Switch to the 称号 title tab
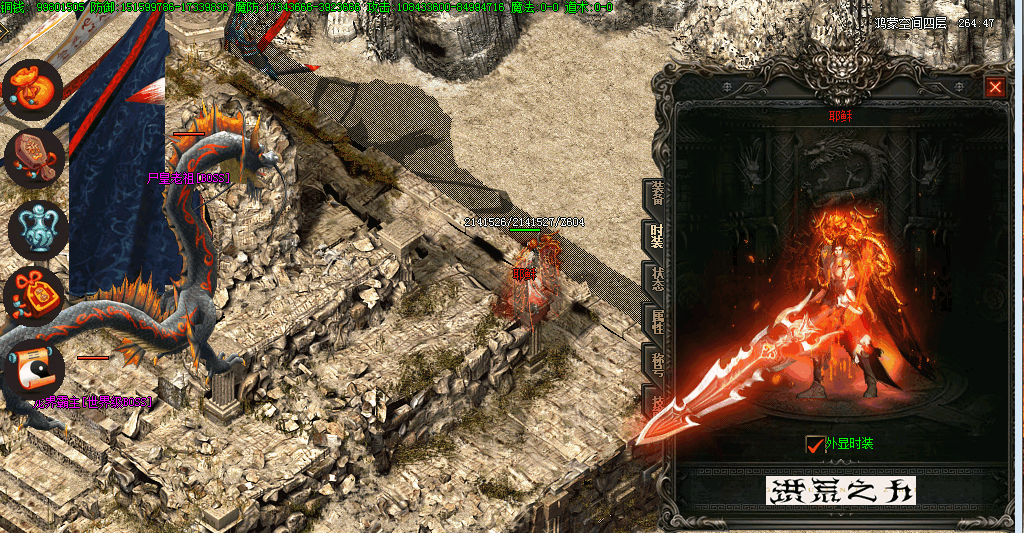The image size is (1024, 533). [656, 364]
